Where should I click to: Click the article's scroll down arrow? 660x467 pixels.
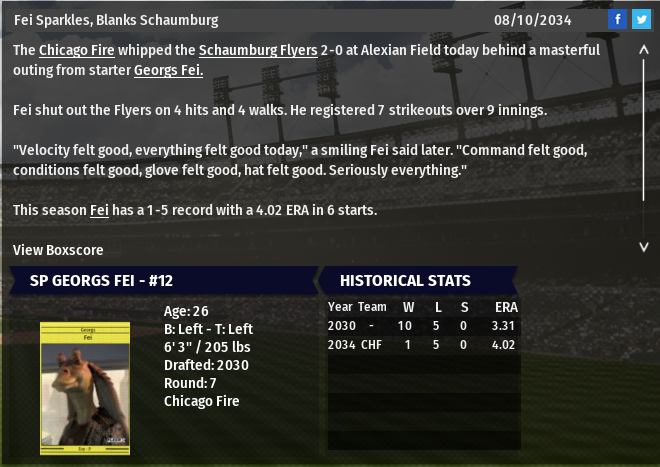tap(644, 245)
